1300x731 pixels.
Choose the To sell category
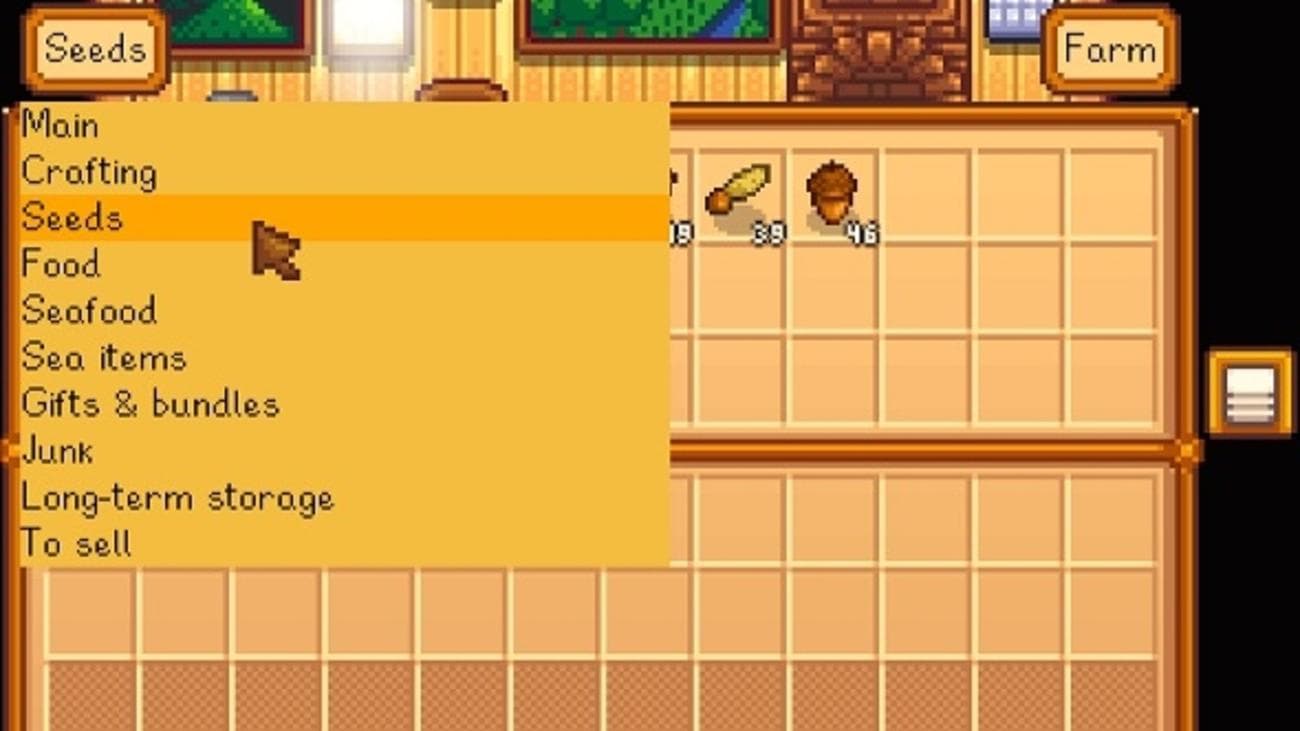tap(76, 543)
